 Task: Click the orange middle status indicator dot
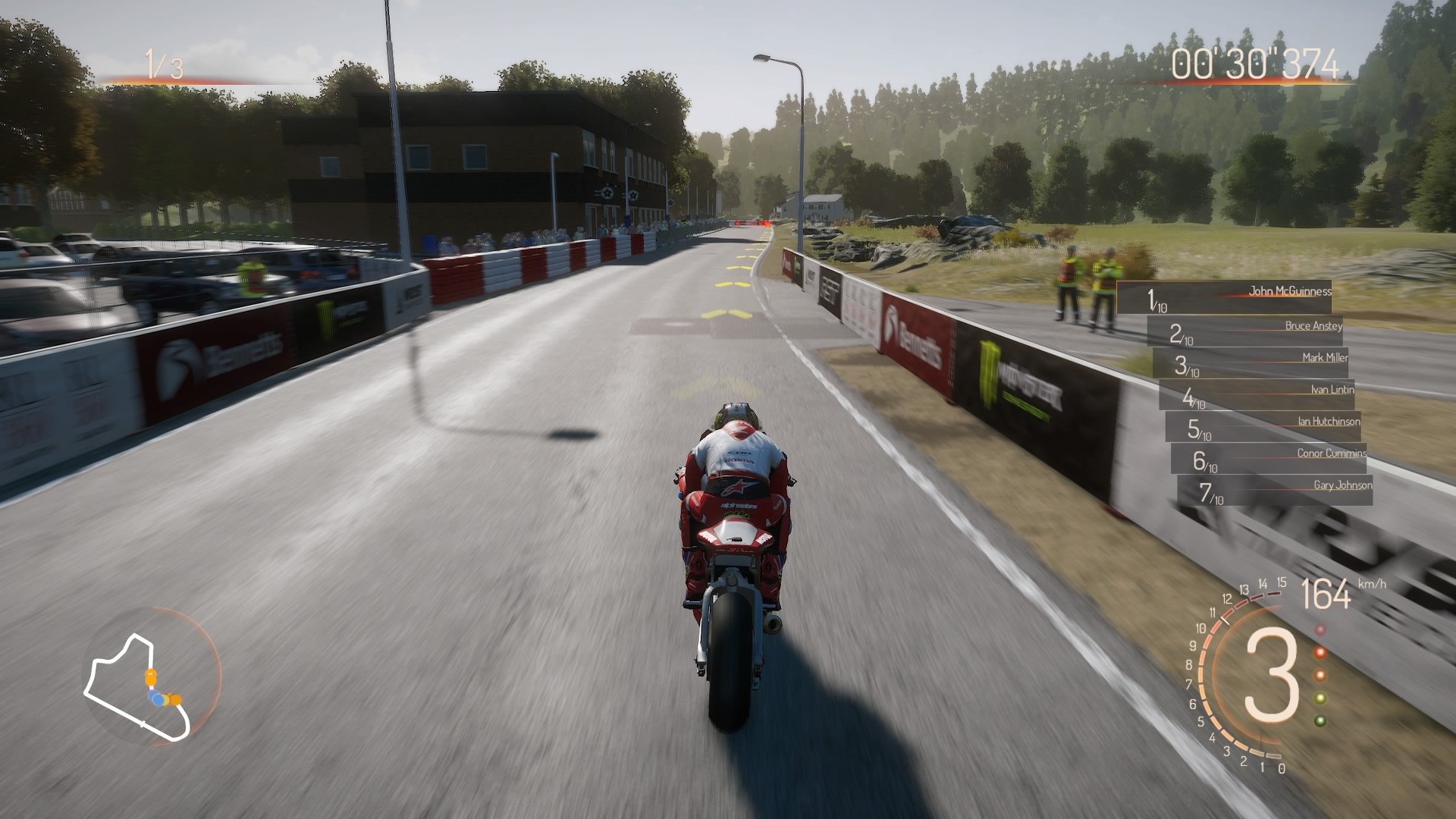(1319, 676)
